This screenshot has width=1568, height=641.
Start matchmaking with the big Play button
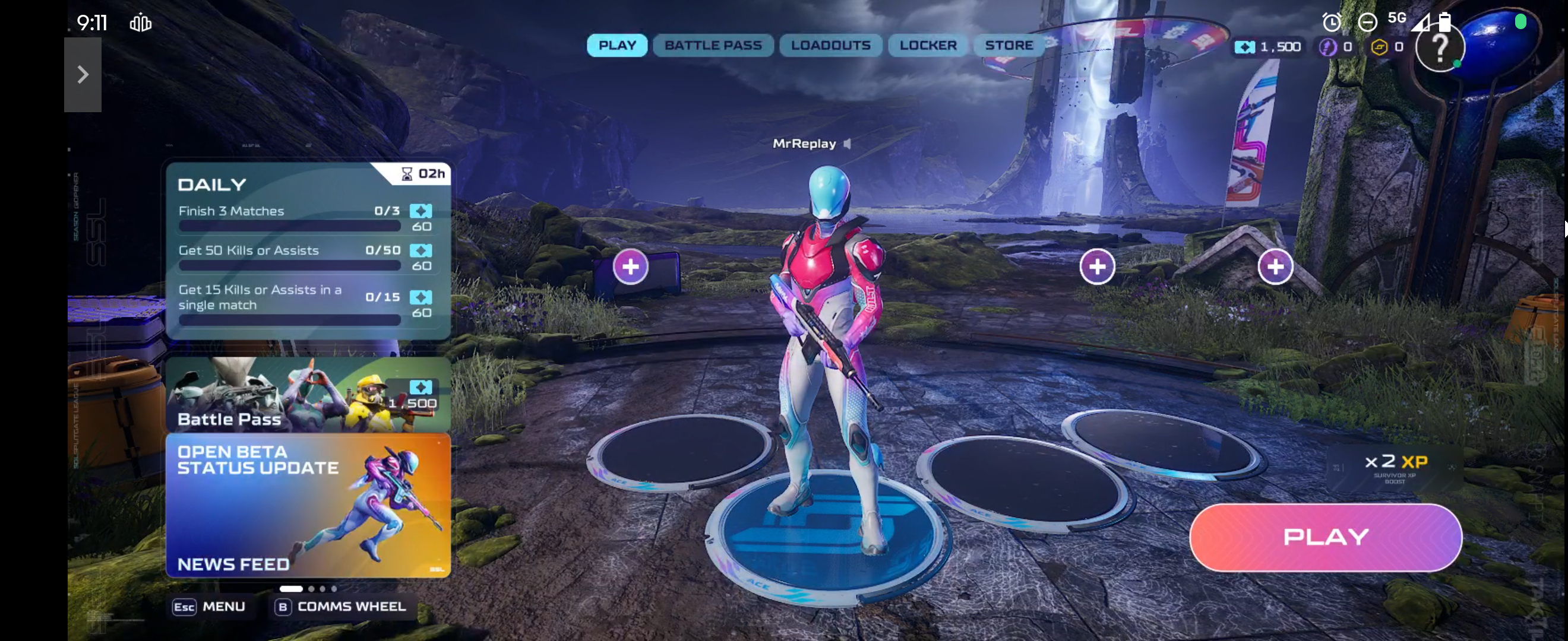(x=1325, y=537)
